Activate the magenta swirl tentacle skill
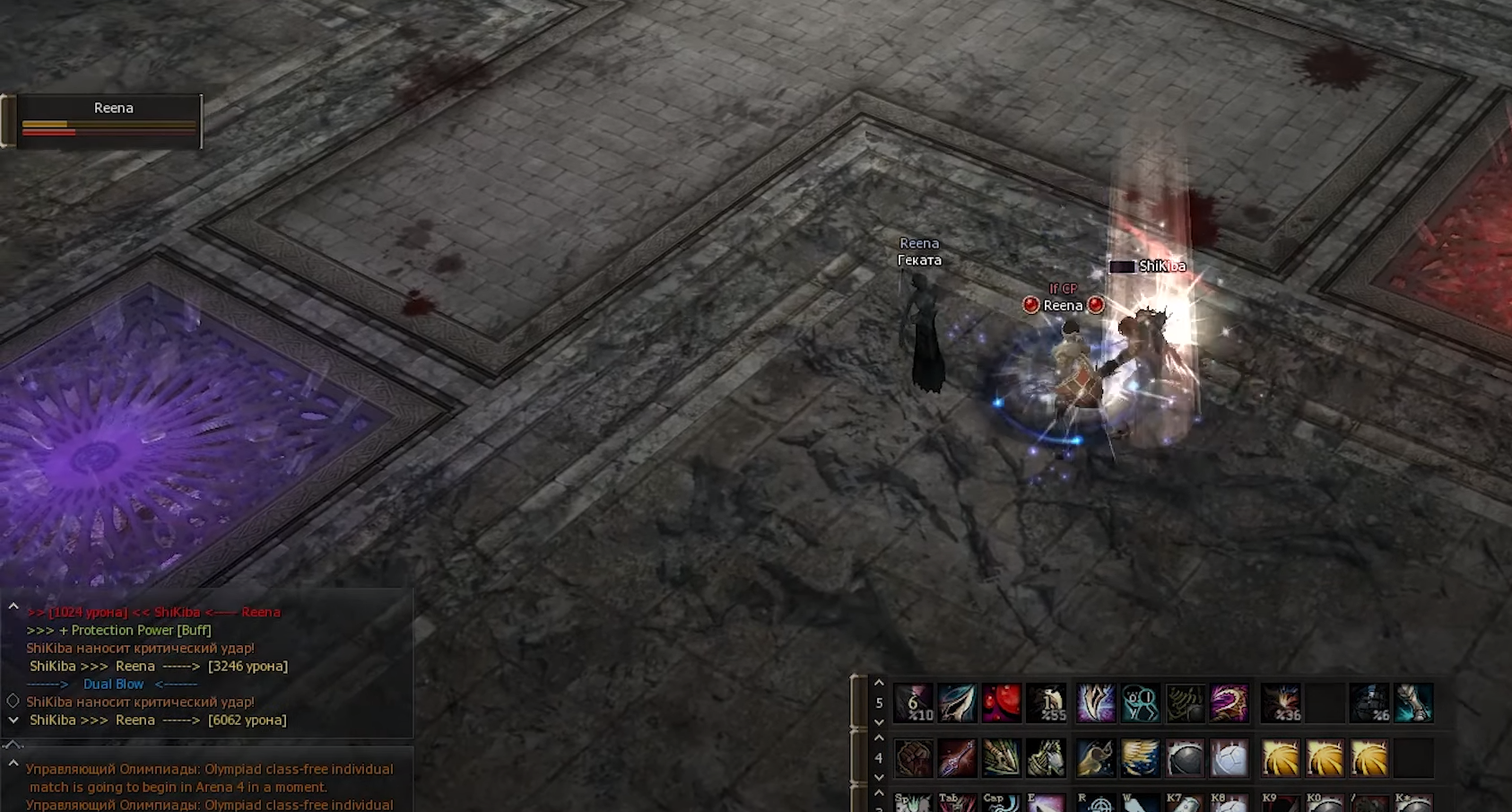Viewport: 1512px width, 812px height. pyautogui.click(x=1229, y=703)
